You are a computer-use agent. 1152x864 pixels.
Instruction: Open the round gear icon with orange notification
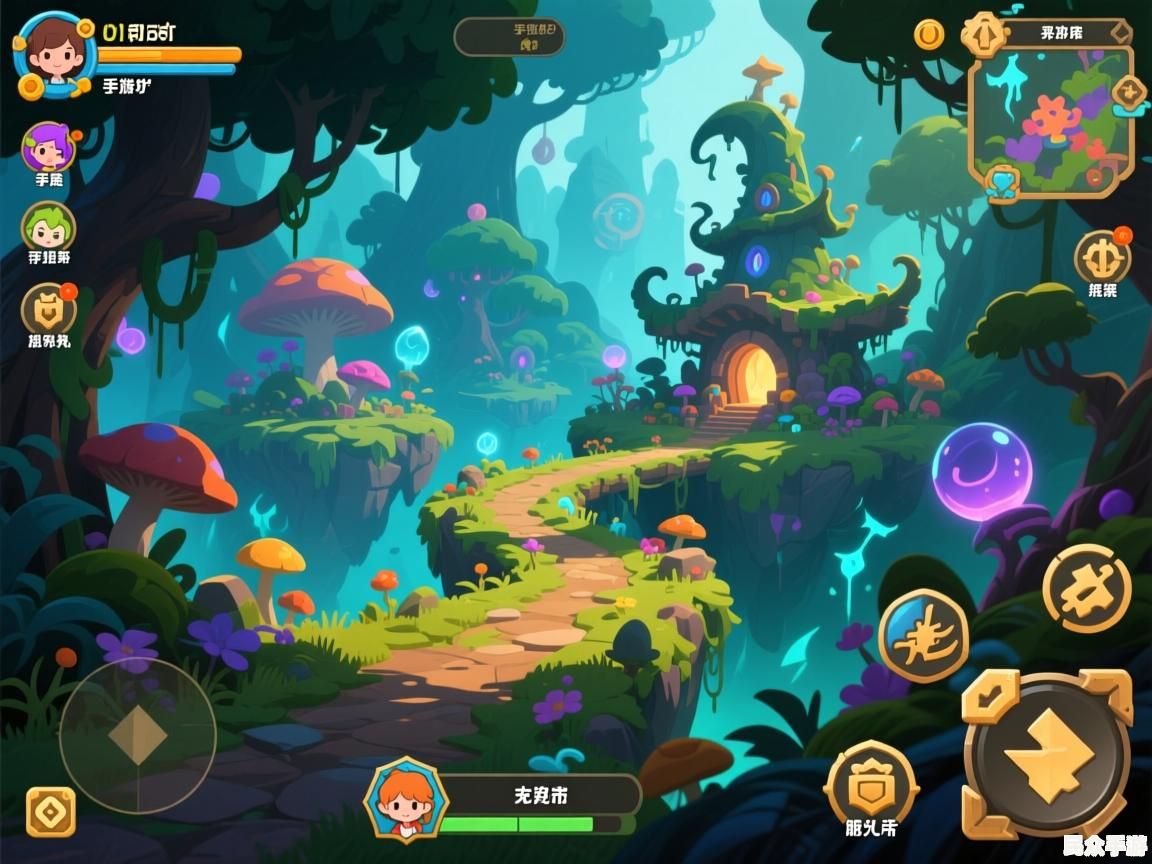click(x=1102, y=257)
